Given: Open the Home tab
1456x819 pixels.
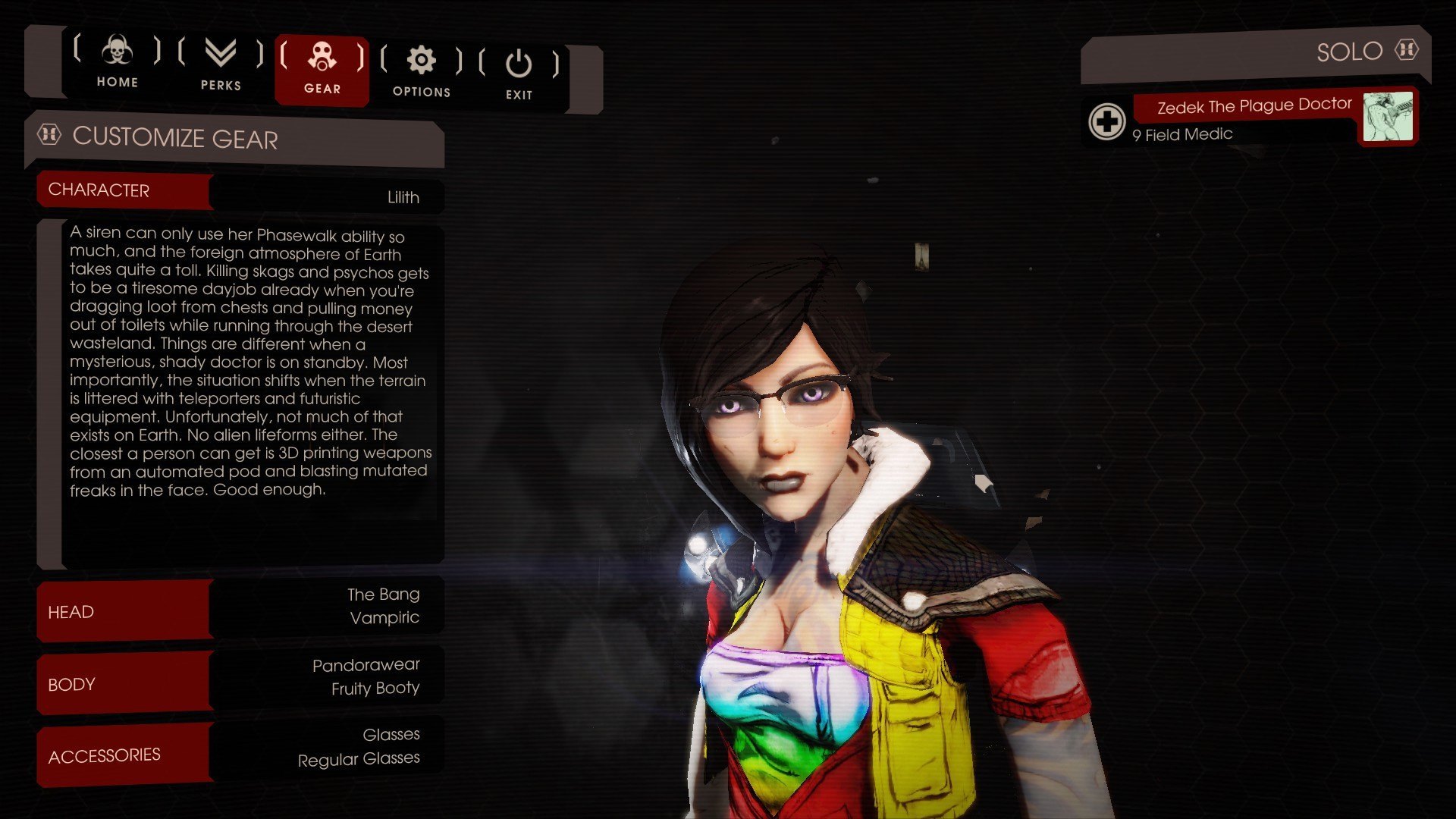Looking at the screenshot, I should [117, 62].
